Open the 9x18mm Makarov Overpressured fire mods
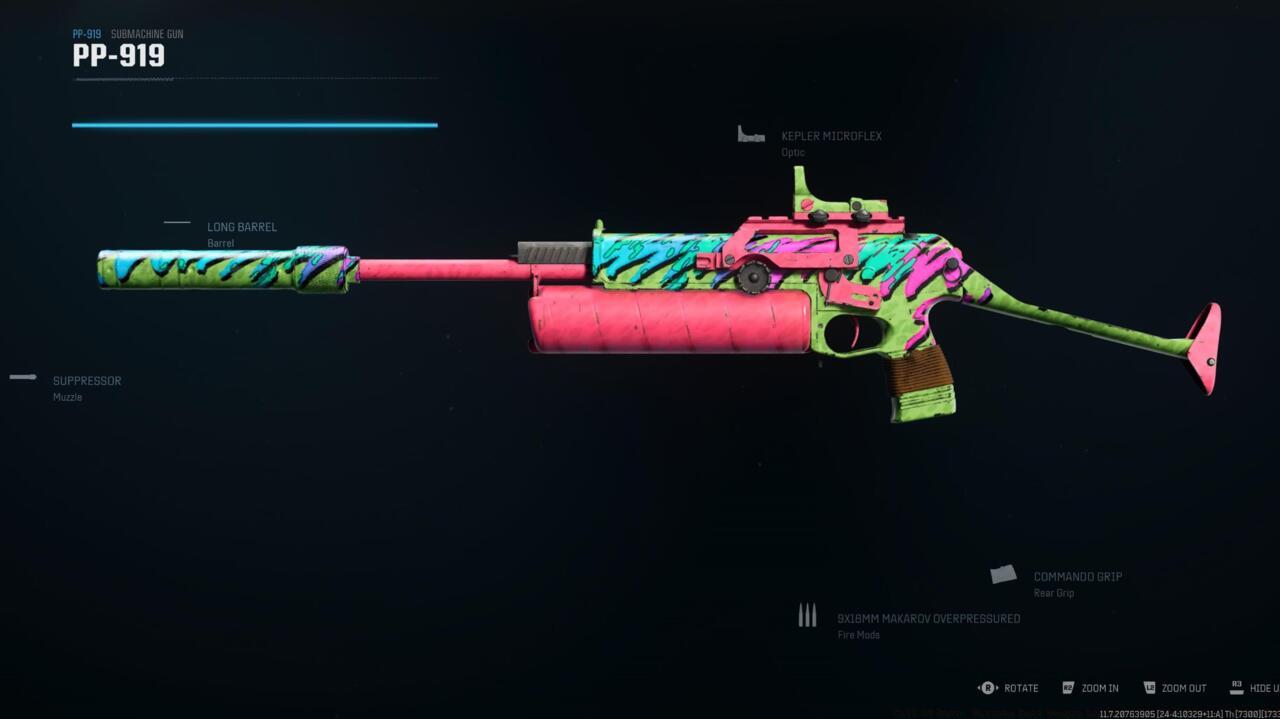Image resolution: width=1280 pixels, height=719 pixels. coord(927,619)
